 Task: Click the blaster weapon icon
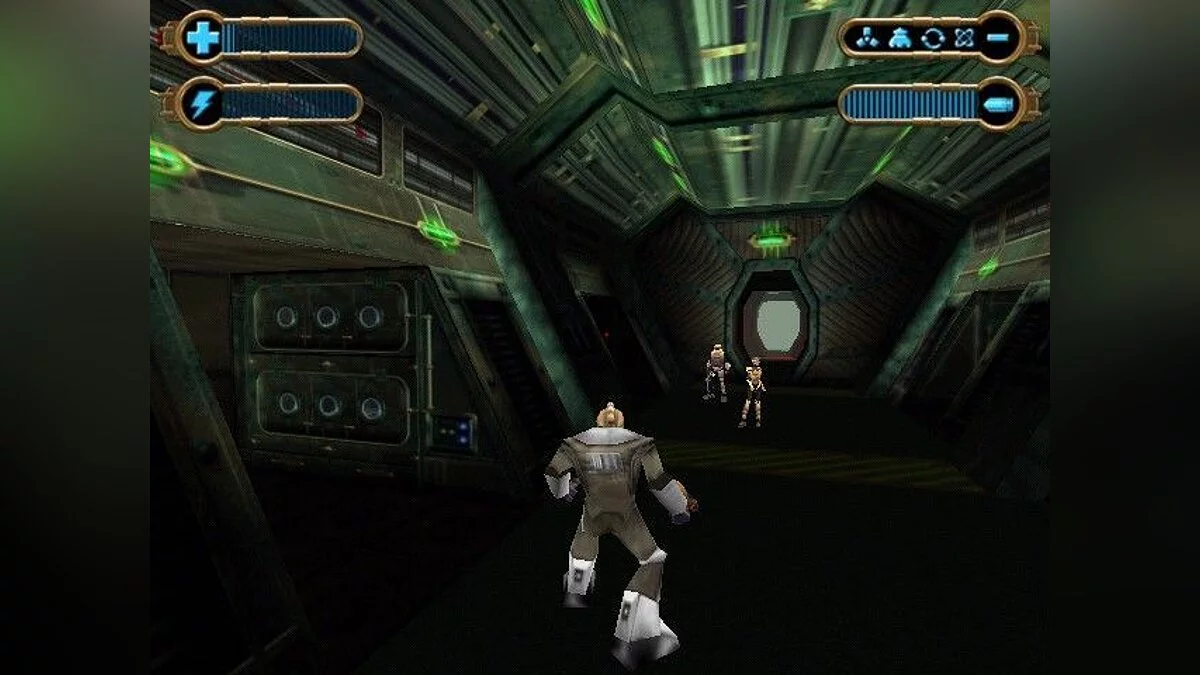[1000, 104]
